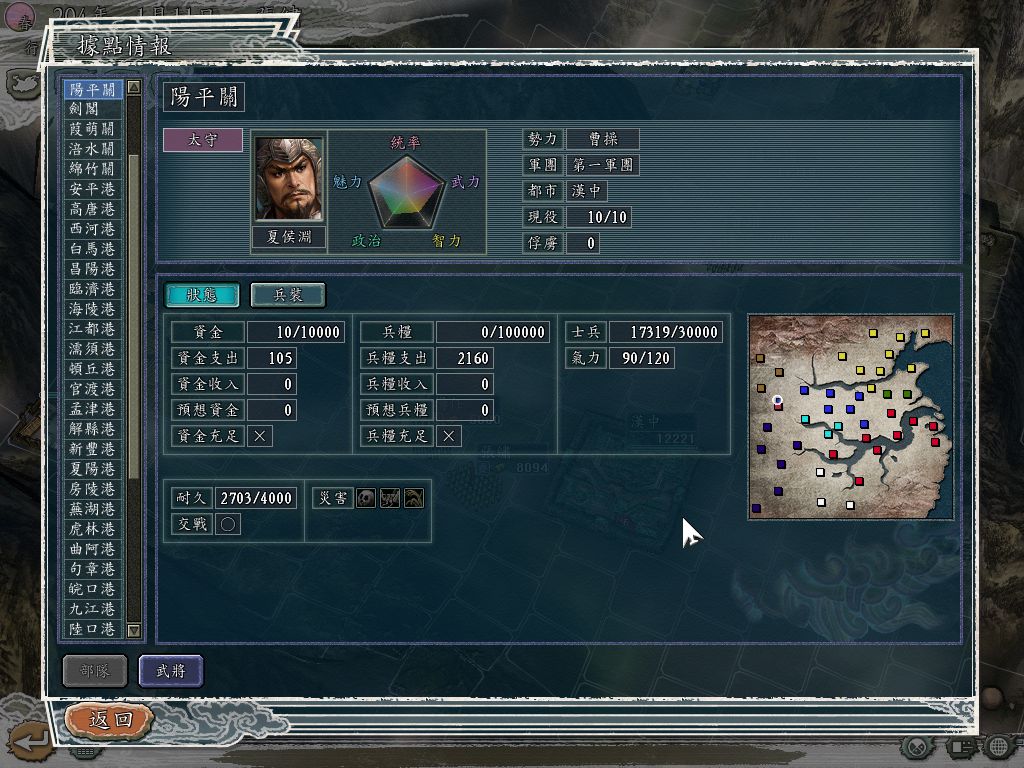Select 安平港 from the stronghold list
Image resolution: width=1024 pixels, height=768 pixels.
[92, 189]
